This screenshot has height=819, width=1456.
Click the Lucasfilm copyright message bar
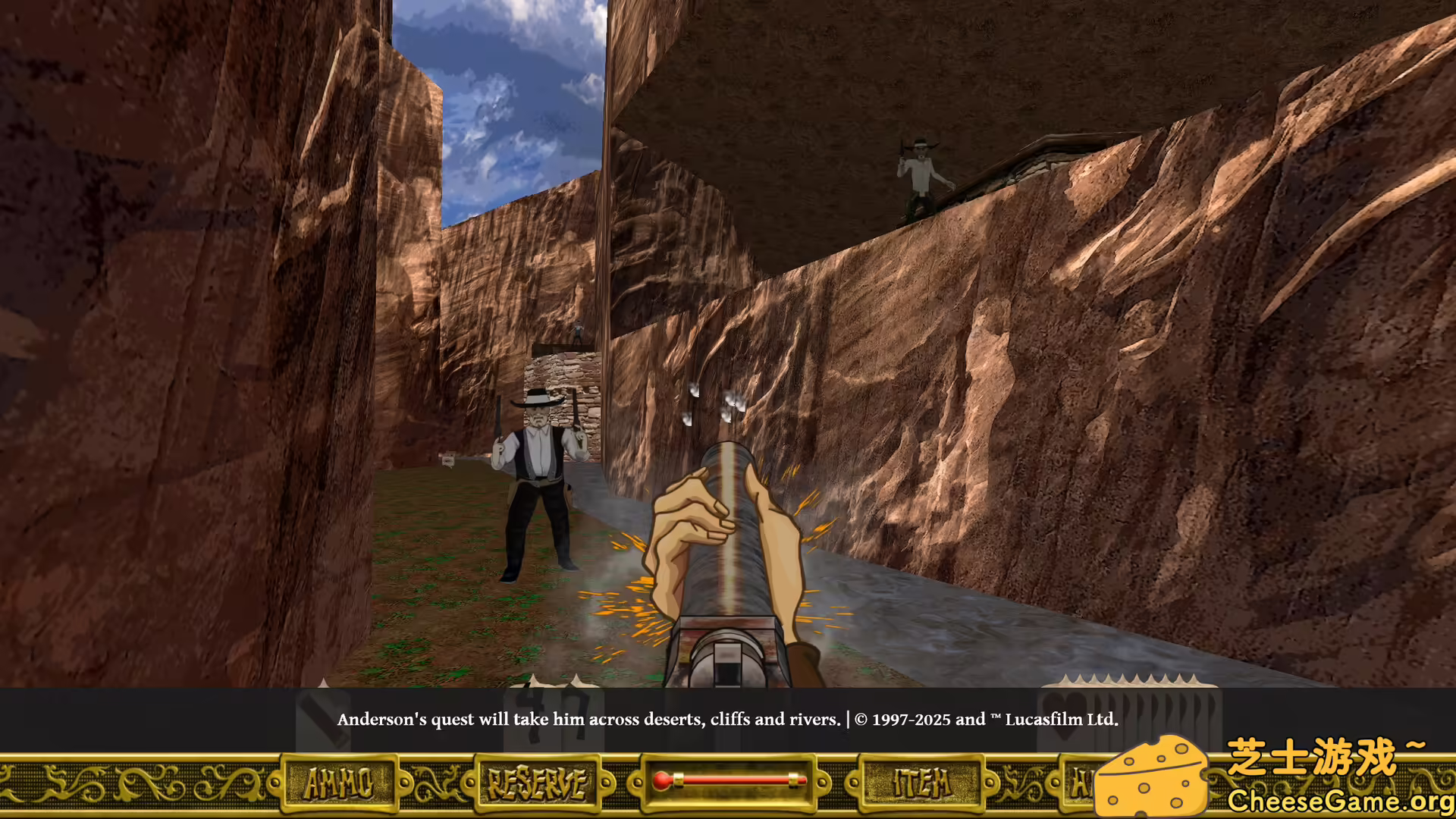point(984,720)
